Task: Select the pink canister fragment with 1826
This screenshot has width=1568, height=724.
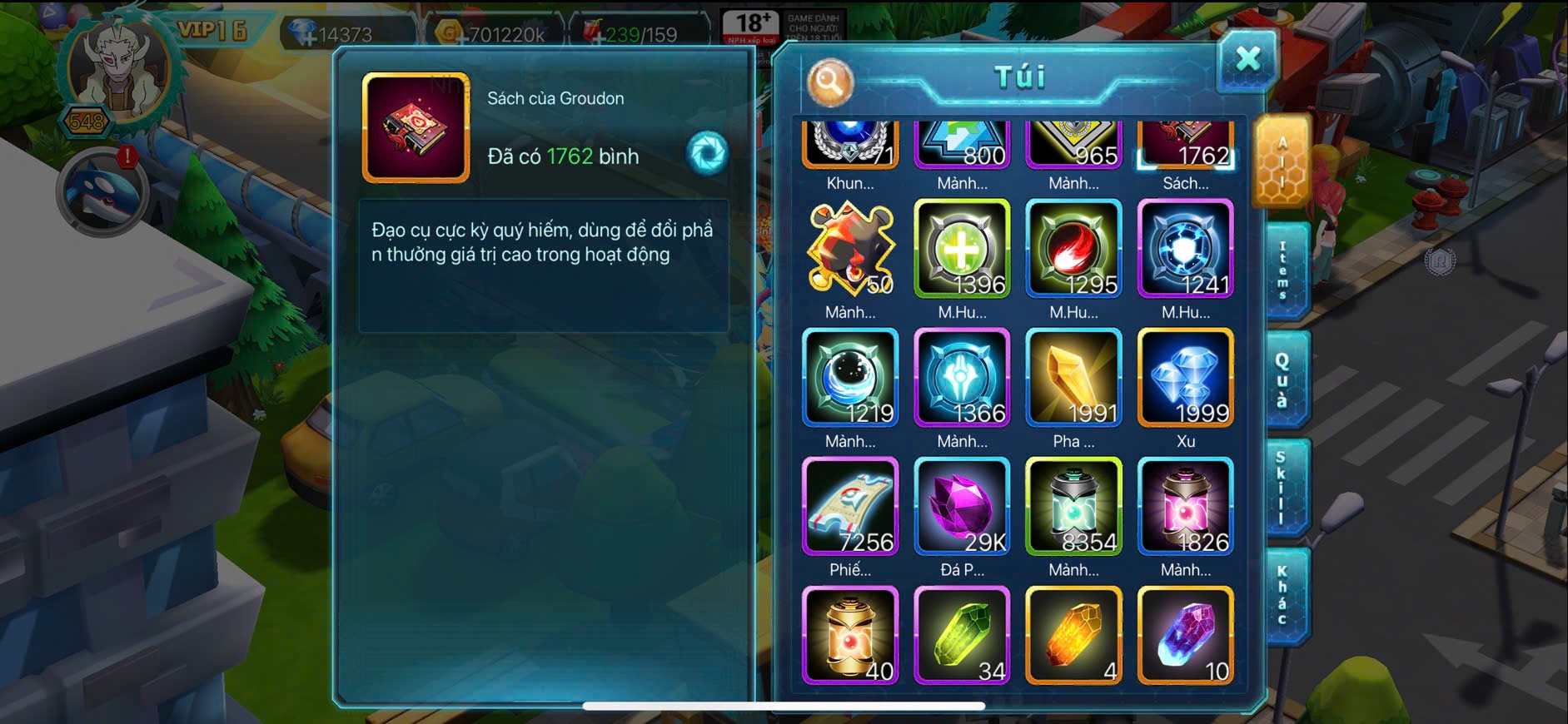Action: tap(1185, 507)
